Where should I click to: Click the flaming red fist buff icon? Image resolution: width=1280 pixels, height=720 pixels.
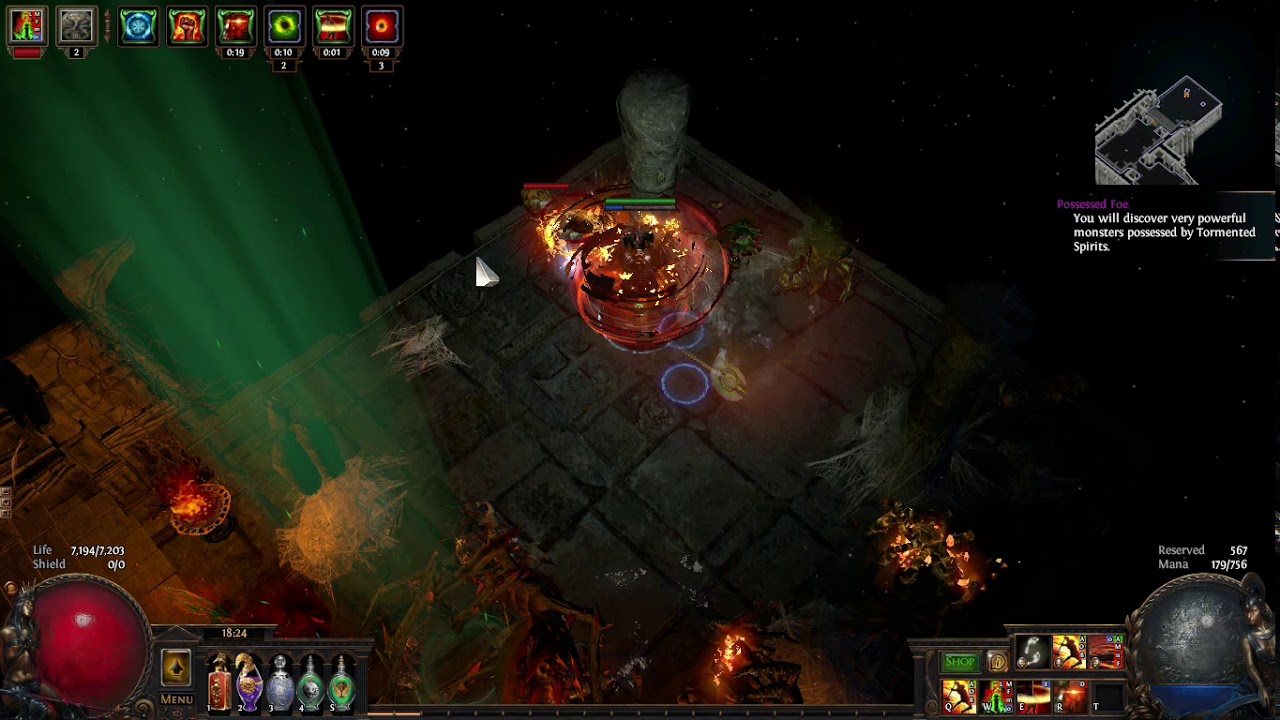pyautogui.click(x=187, y=27)
